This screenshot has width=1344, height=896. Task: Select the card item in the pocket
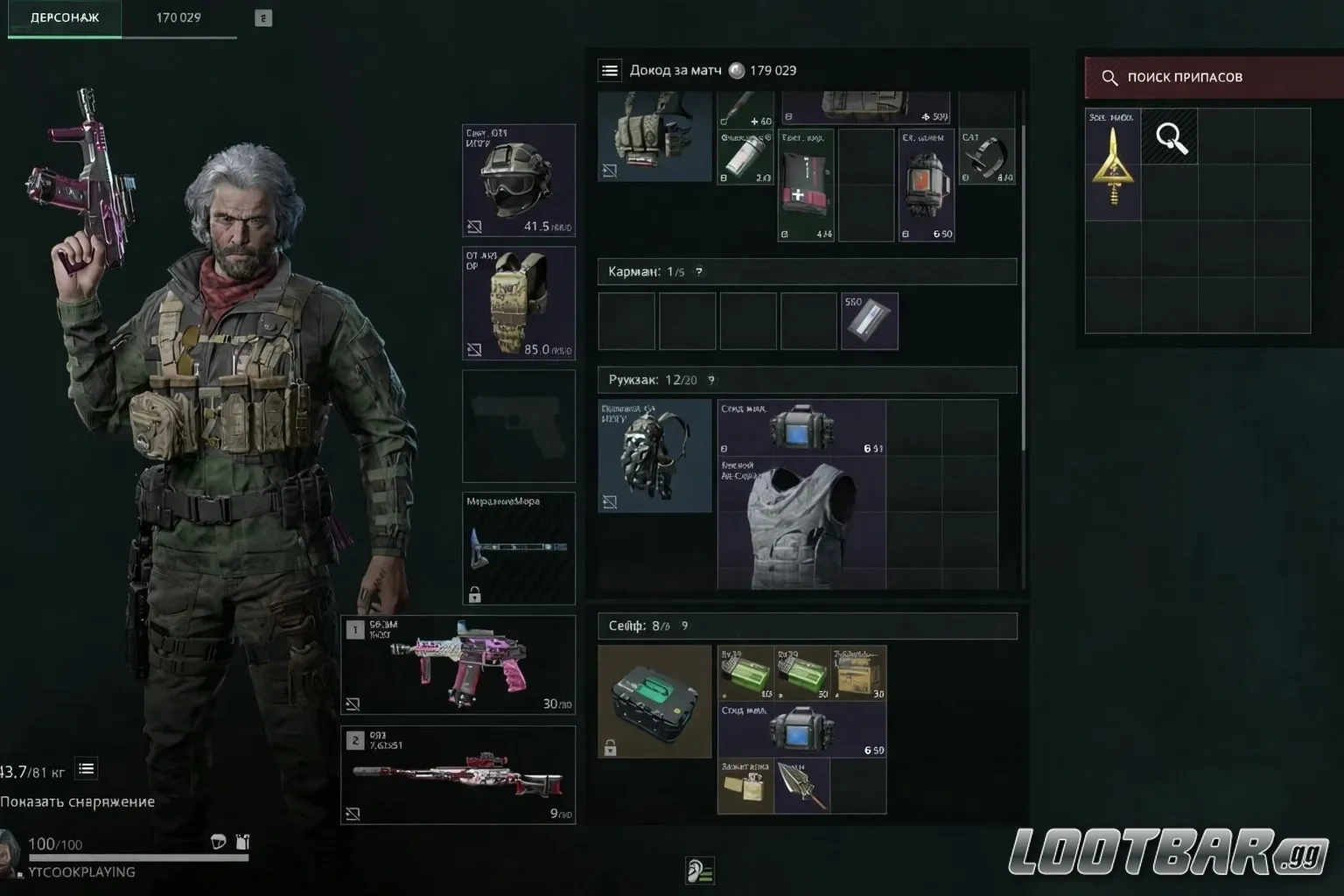(869, 321)
